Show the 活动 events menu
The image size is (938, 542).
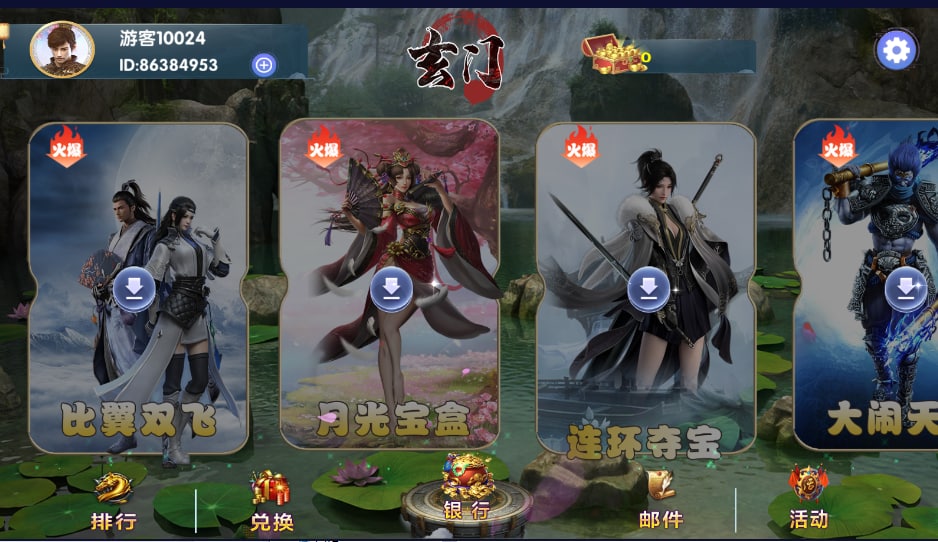coord(808,500)
